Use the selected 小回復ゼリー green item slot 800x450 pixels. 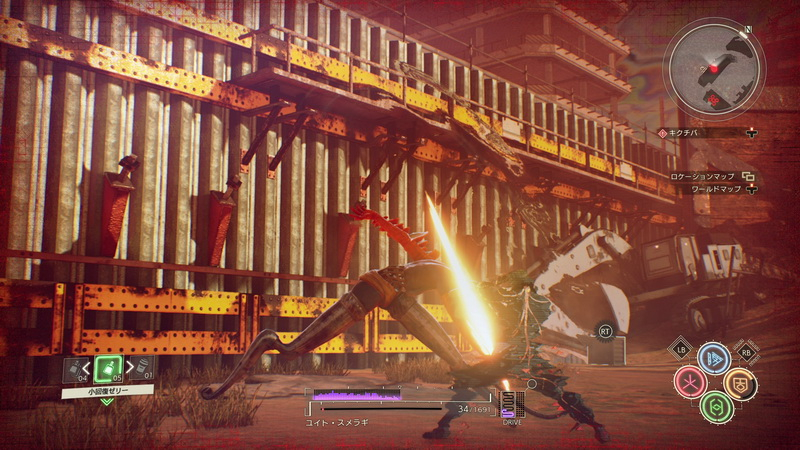point(107,367)
